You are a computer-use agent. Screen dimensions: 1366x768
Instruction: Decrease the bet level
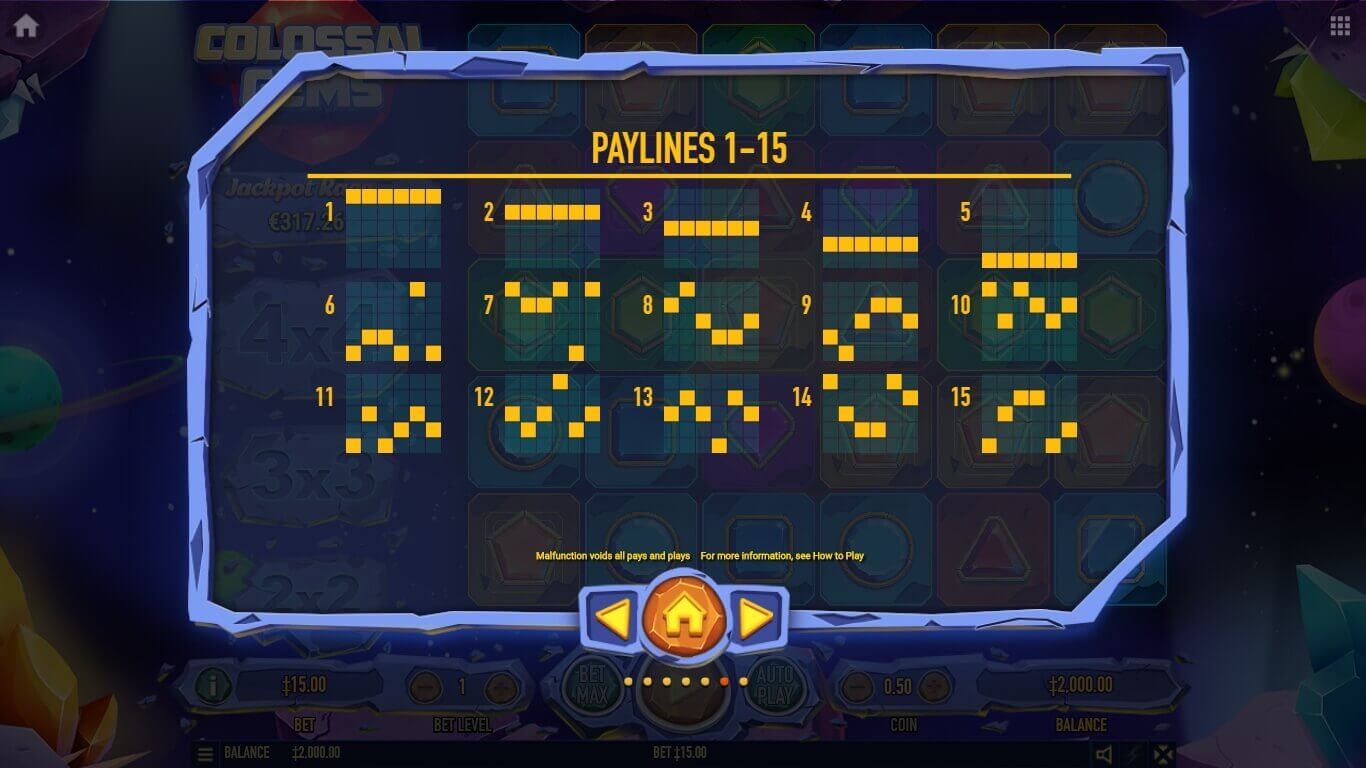point(425,687)
